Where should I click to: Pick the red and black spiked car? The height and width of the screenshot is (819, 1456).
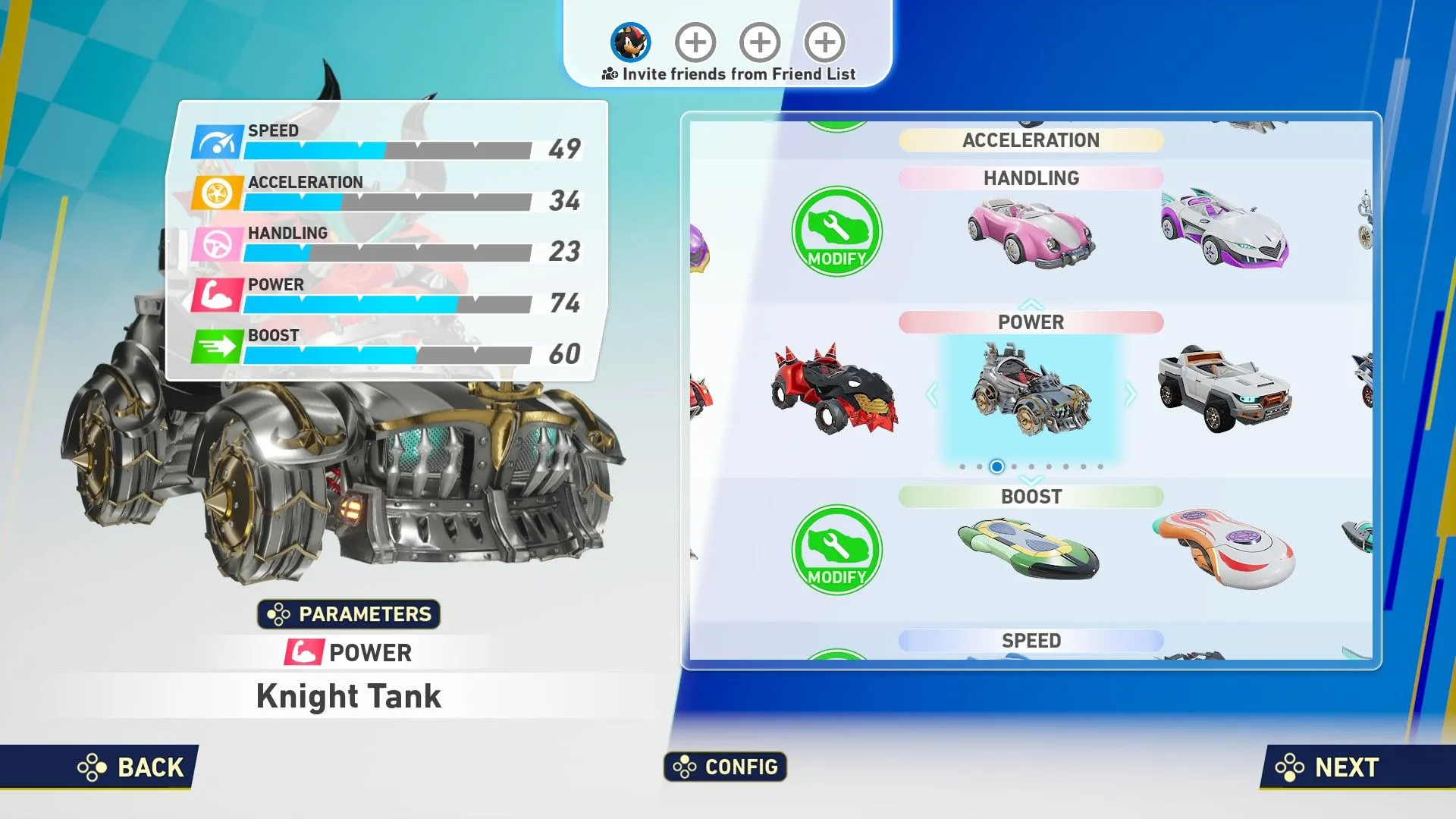(834, 391)
